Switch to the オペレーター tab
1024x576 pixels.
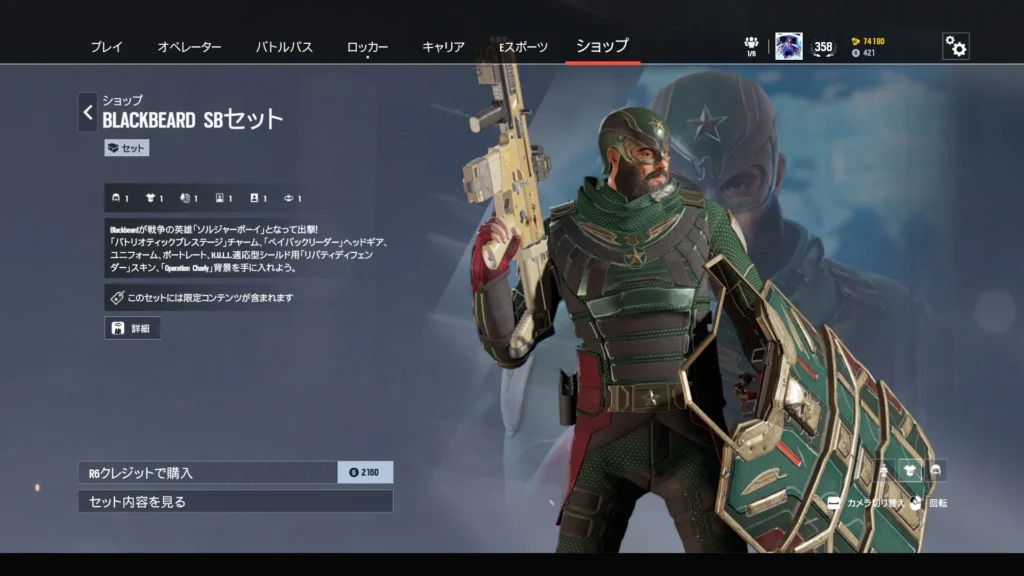[x=189, y=47]
